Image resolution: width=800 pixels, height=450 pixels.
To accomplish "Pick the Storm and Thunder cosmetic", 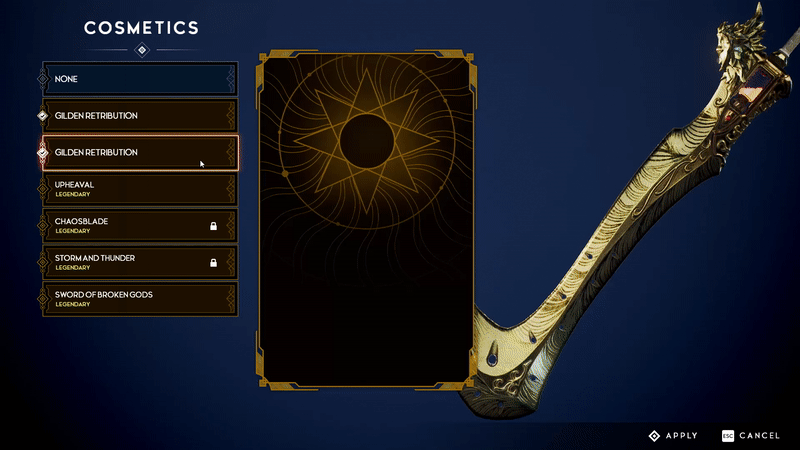I will [x=138, y=262].
